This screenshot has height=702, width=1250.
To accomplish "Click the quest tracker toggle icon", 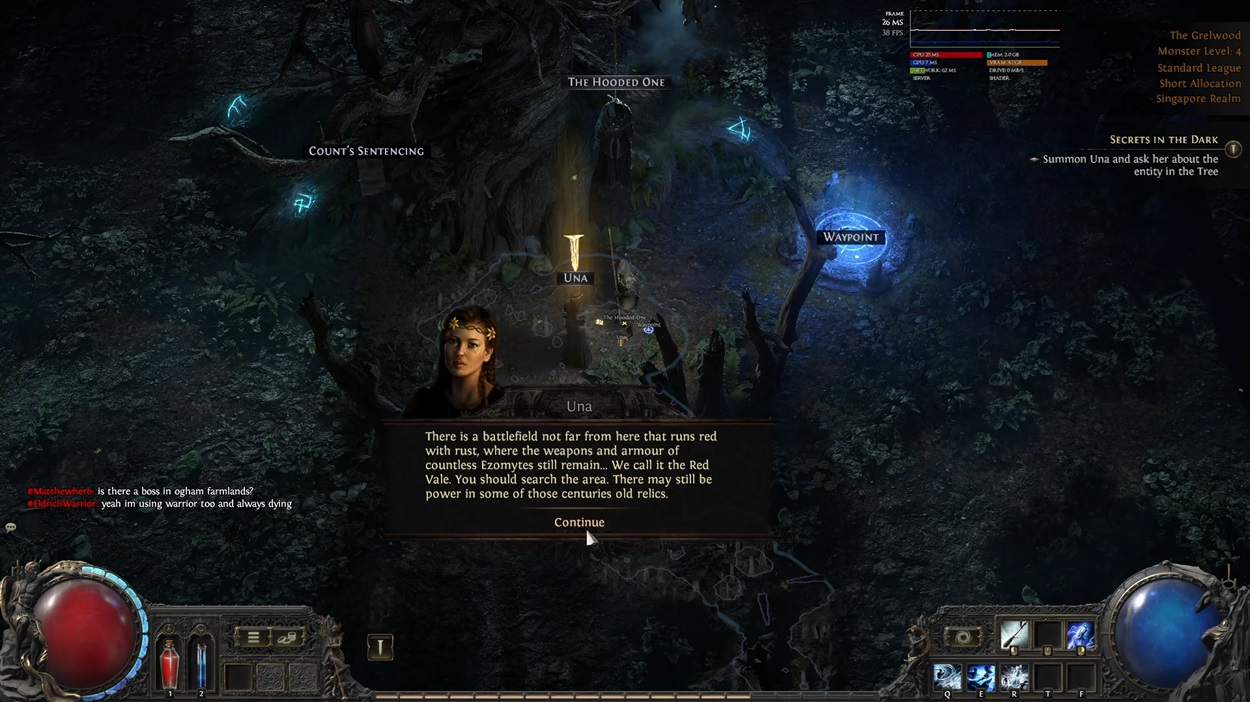I will point(1233,149).
